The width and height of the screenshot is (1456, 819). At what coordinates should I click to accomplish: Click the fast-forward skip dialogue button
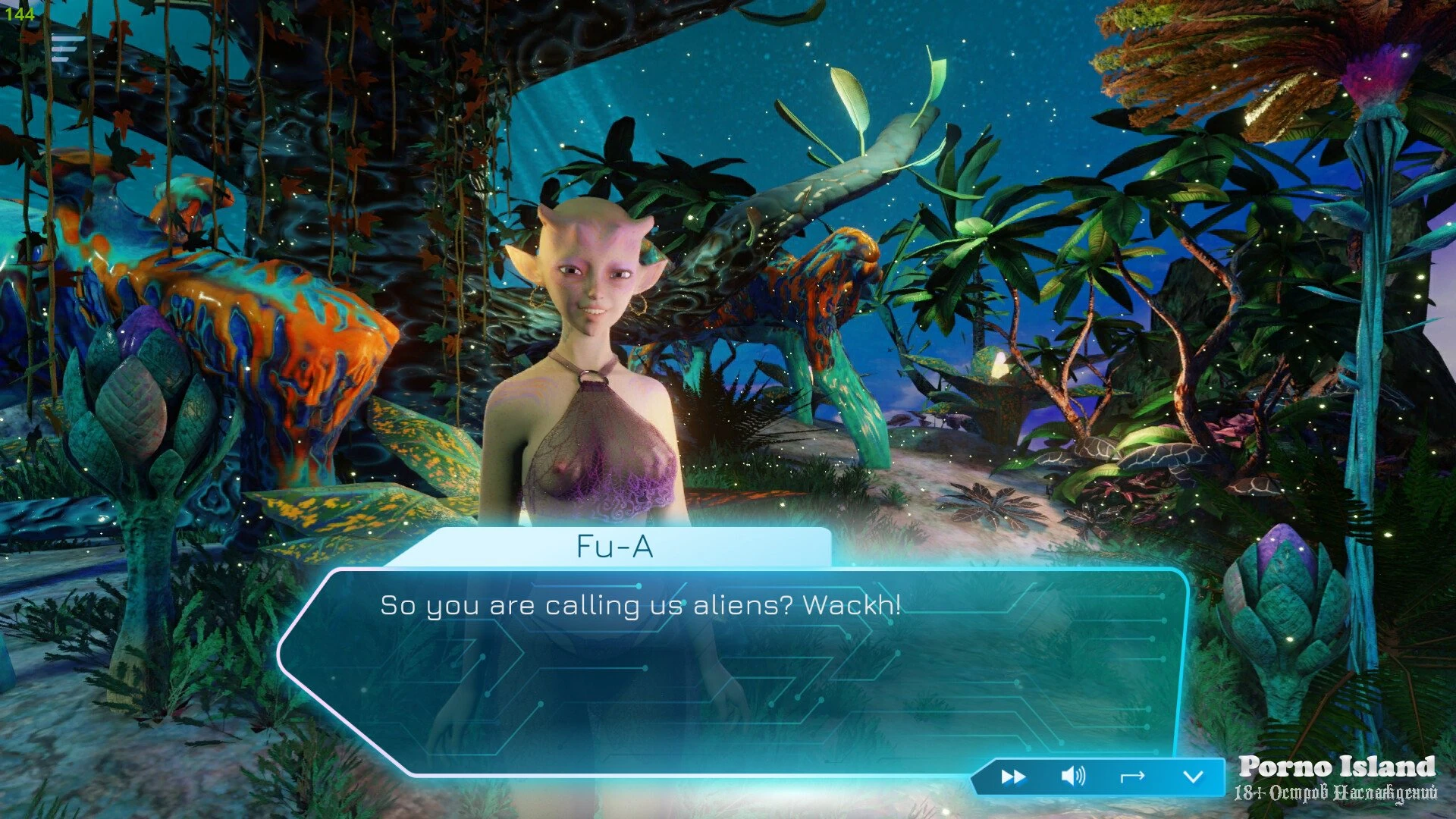(1013, 777)
